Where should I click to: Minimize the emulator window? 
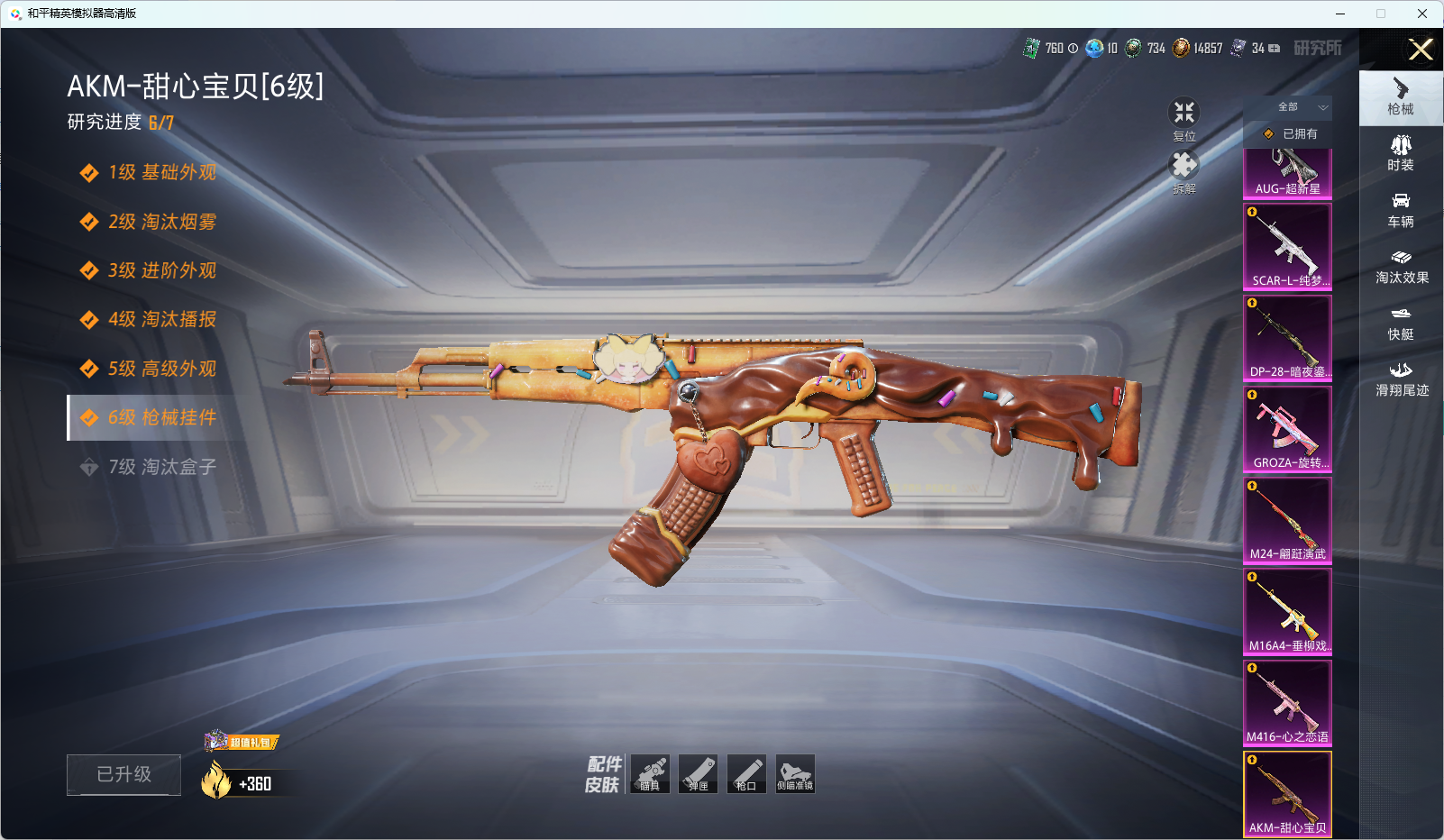(1339, 14)
